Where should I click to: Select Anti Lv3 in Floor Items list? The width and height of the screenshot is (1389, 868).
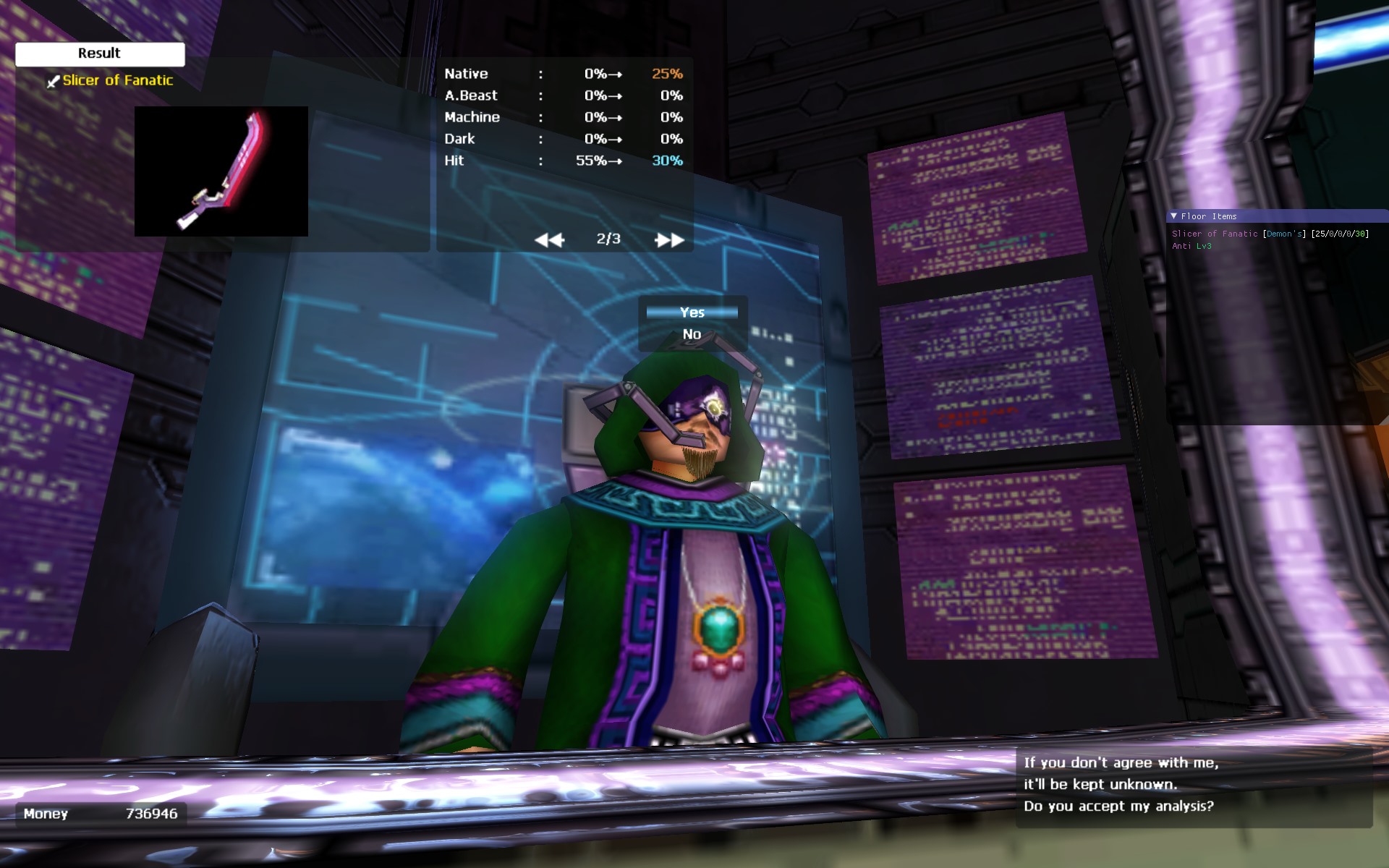point(1192,246)
